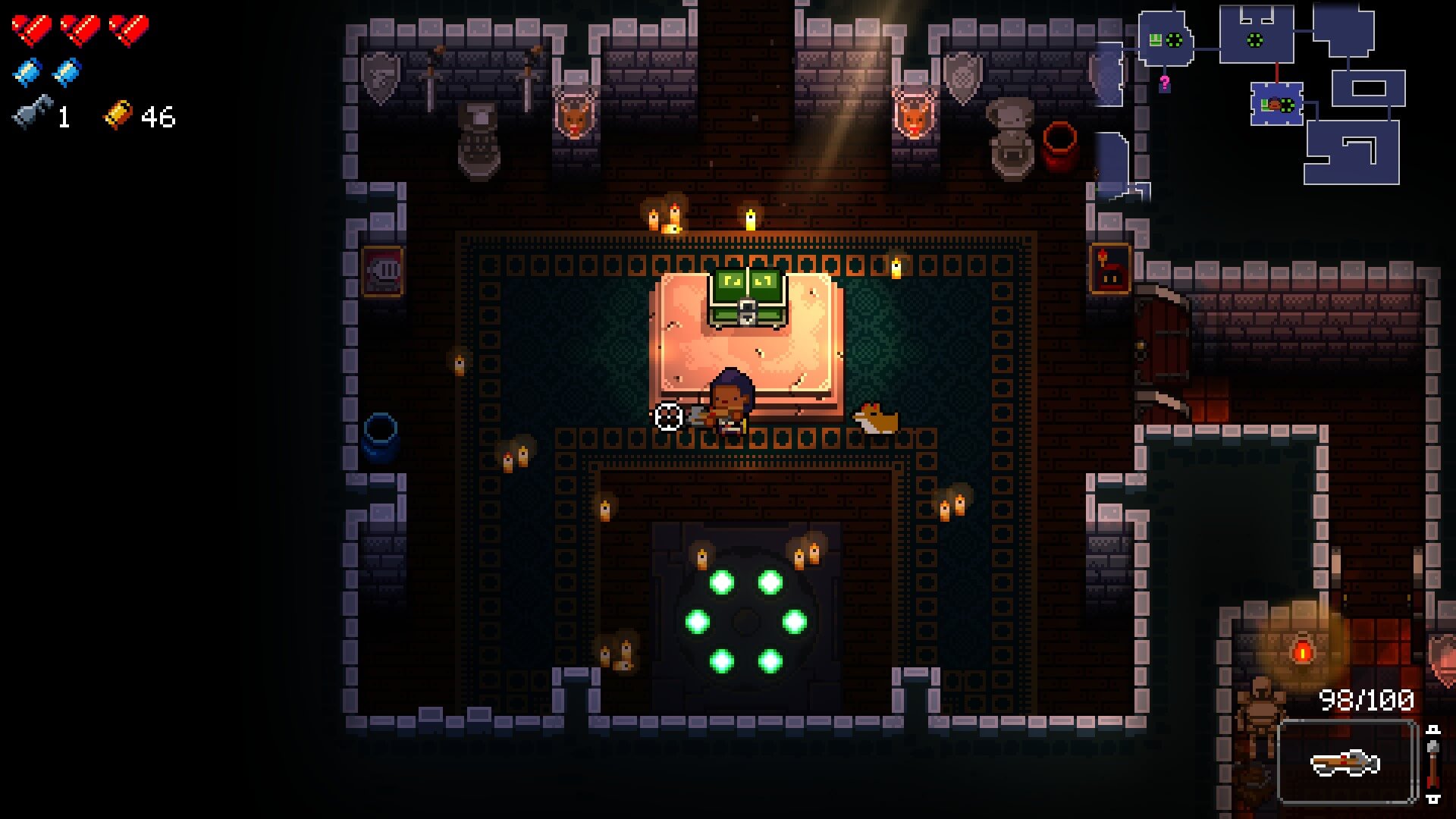Select the equipped gun slot
1456x819 pixels.
click(x=1347, y=762)
